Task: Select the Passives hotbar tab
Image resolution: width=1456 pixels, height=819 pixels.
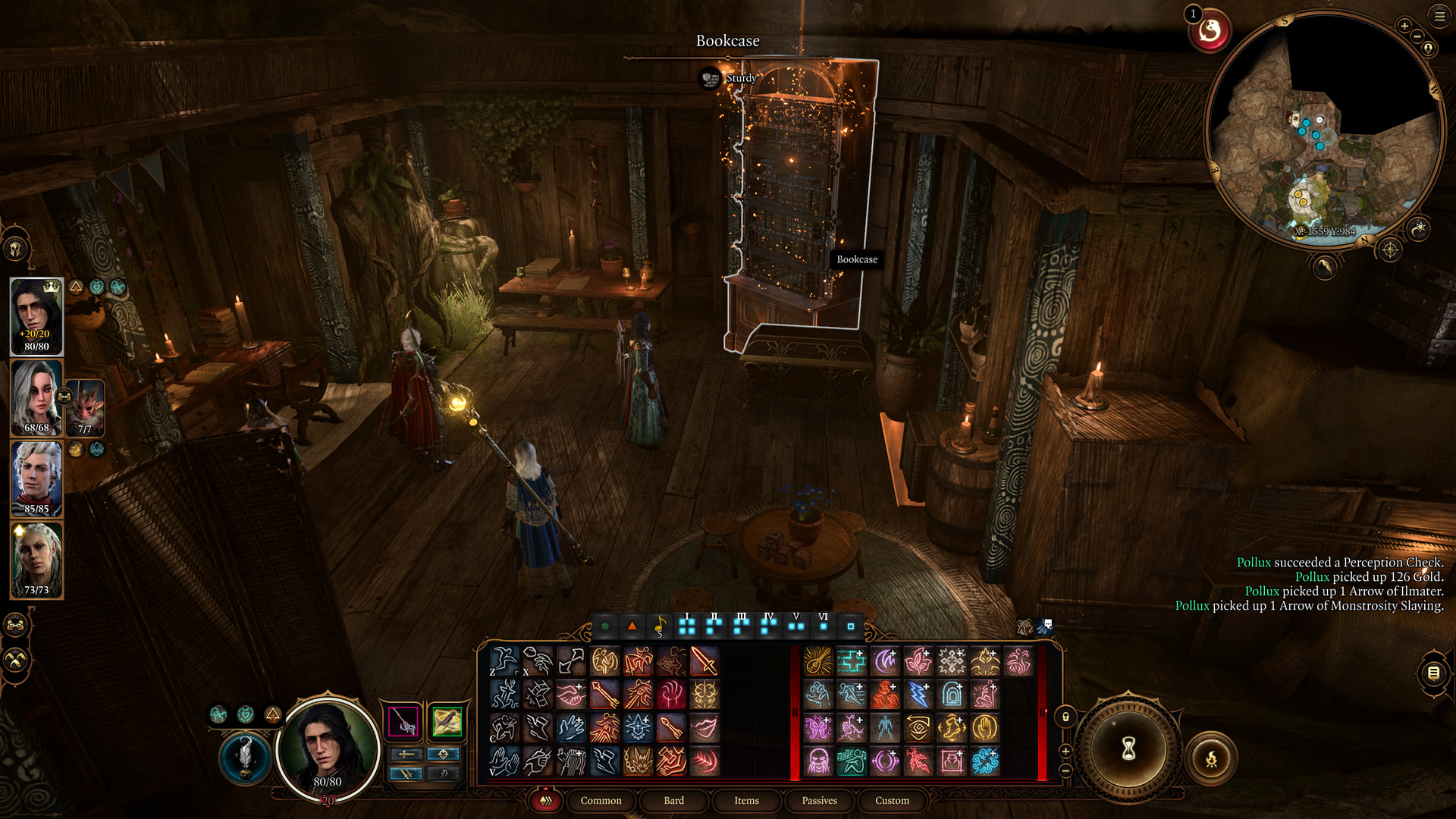Action: click(x=819, y=801)
